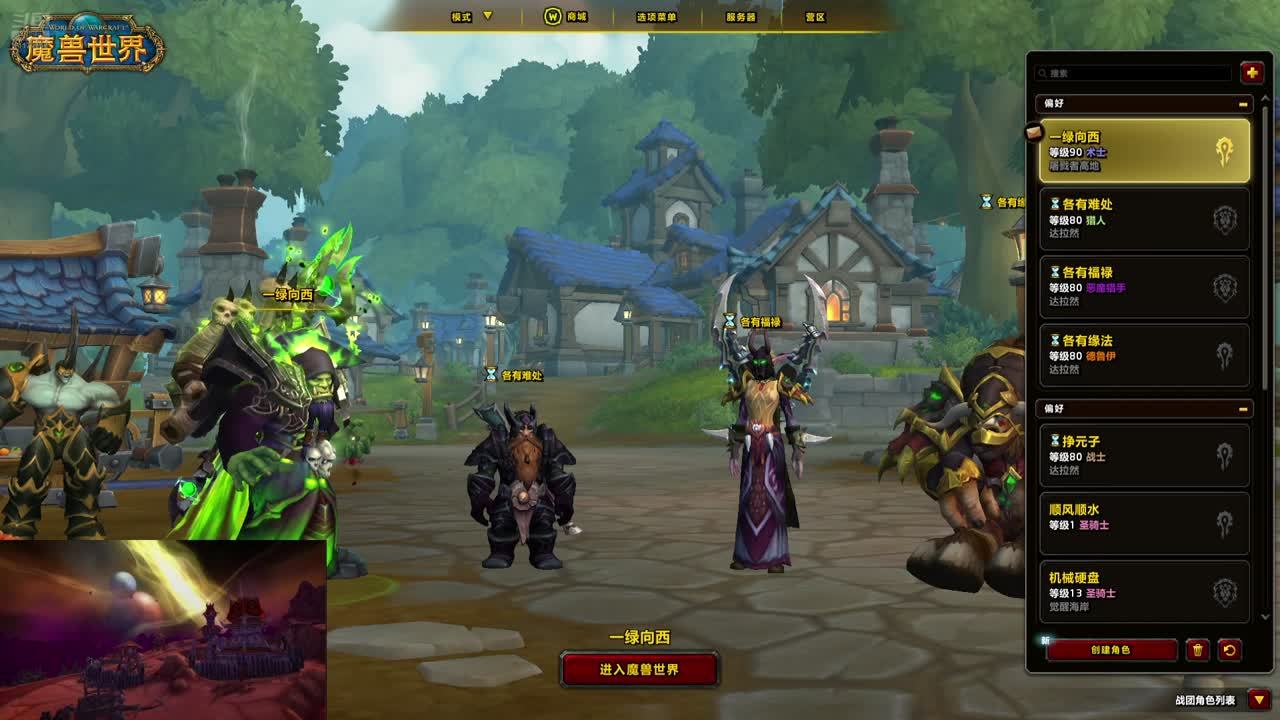Viewport: 1280px width, 720px height.
Task: Select character 一绿向西 level 90 warlock
Action: 1144,151
